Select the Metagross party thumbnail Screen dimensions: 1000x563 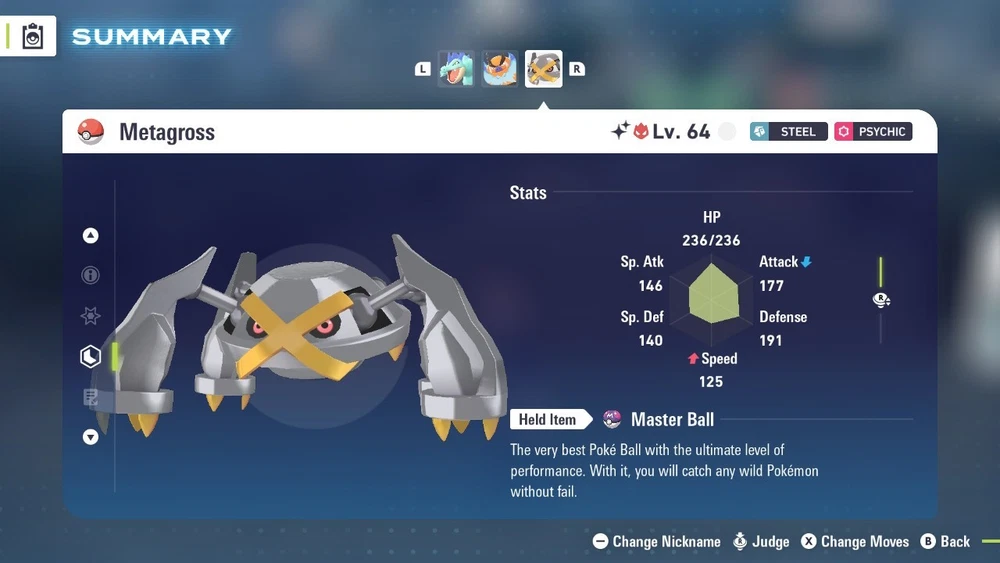point(544,69)
